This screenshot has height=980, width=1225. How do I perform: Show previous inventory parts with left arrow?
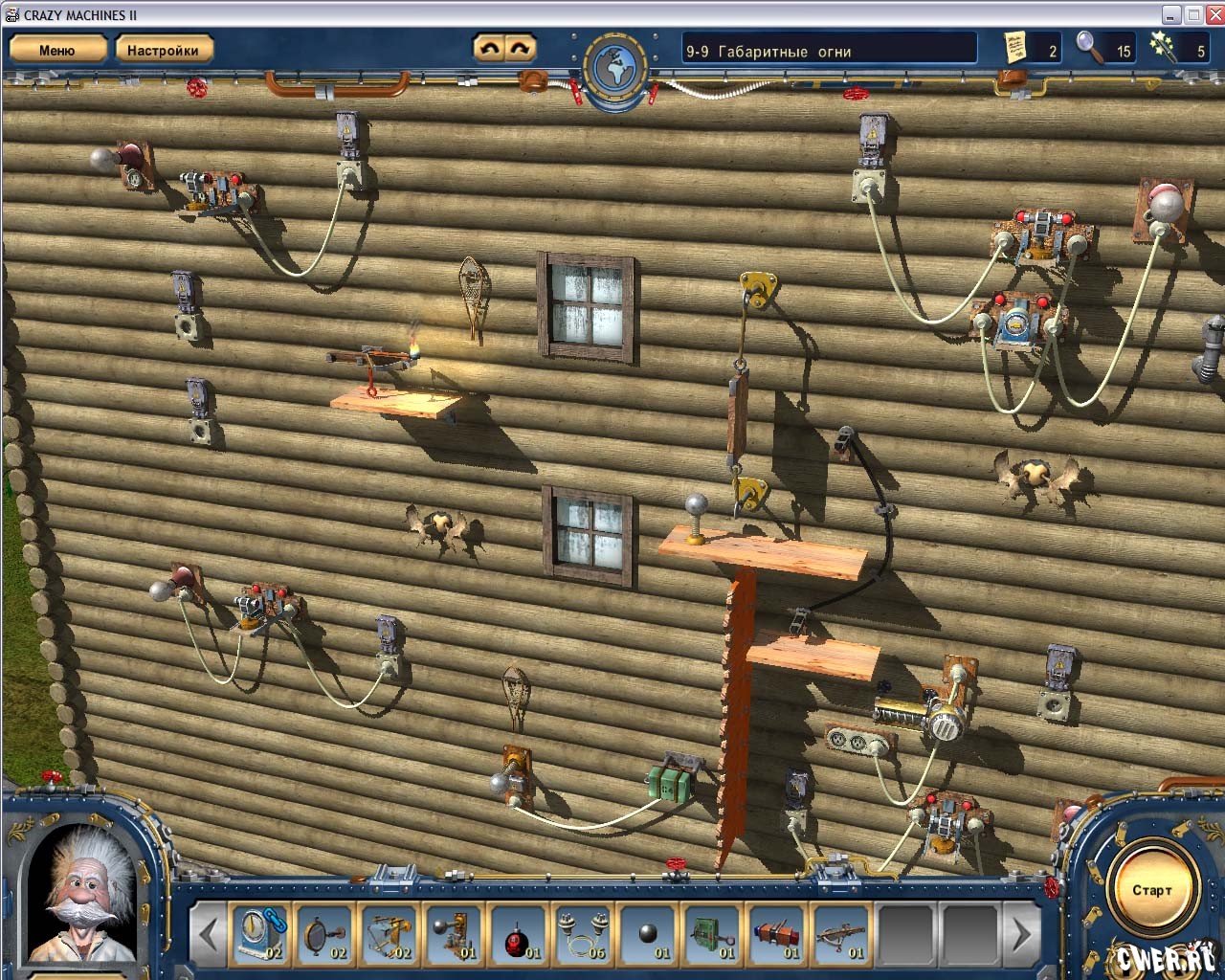click(208, 933)
